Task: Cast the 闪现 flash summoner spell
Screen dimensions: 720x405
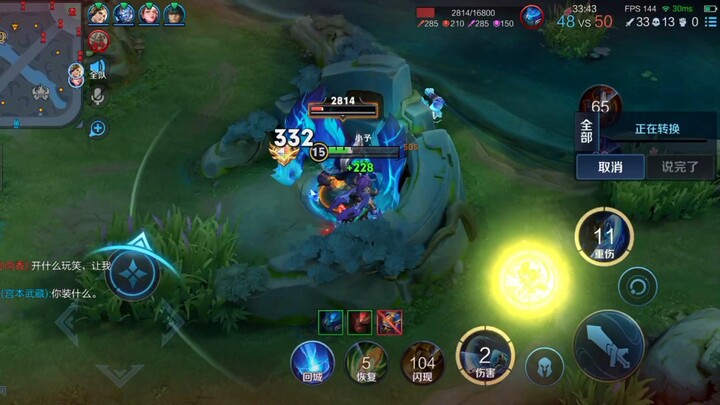Action: click(423, 362)
